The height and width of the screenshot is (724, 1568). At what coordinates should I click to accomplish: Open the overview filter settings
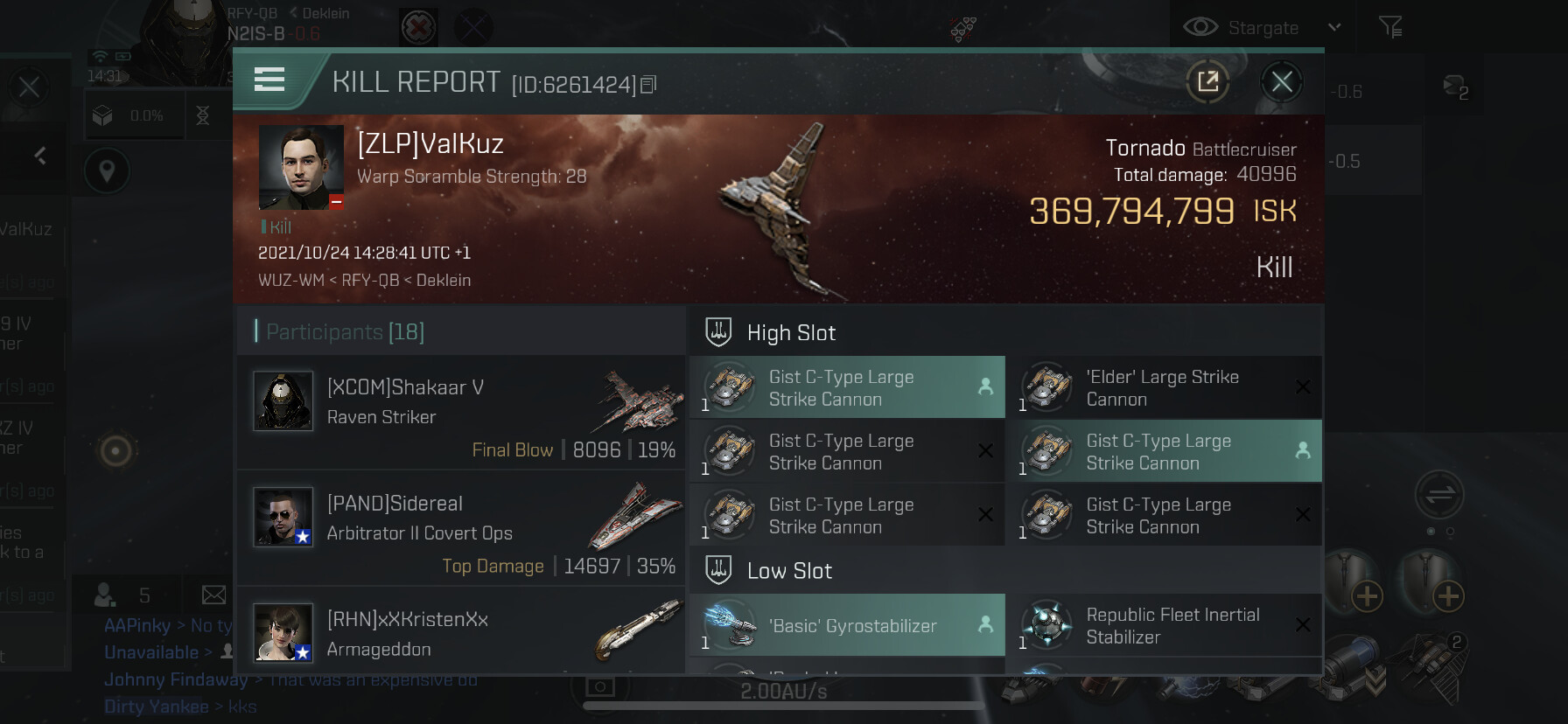pos(1390,28)
